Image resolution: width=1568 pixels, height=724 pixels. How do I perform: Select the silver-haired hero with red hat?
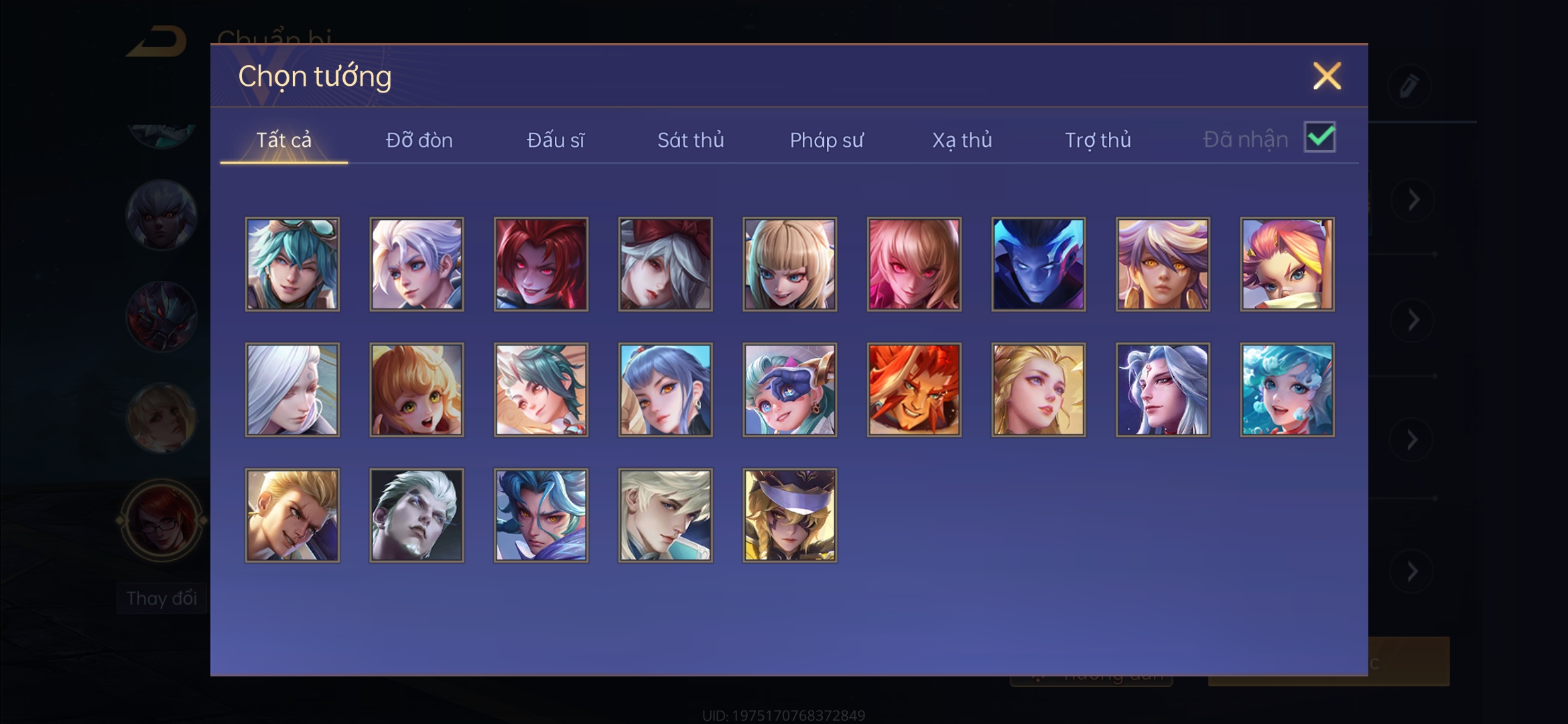[665, 264]
